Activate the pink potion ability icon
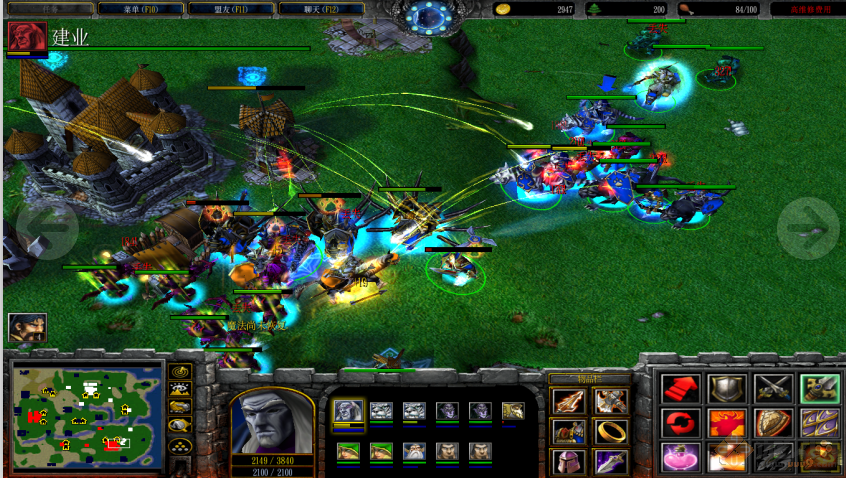 coord(679,457)
